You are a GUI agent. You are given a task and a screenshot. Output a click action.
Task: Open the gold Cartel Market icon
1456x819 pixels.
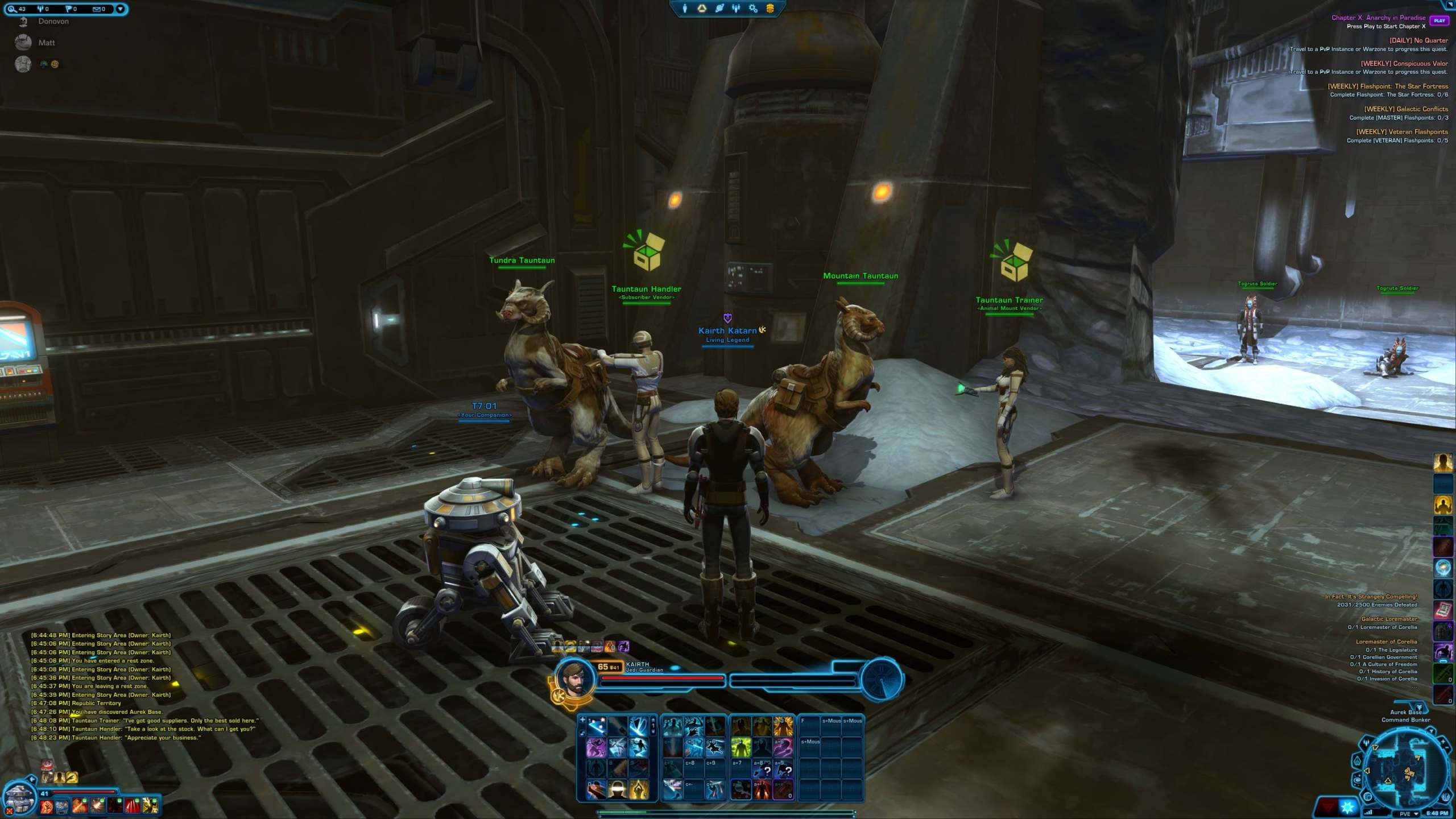pos(770,9)
